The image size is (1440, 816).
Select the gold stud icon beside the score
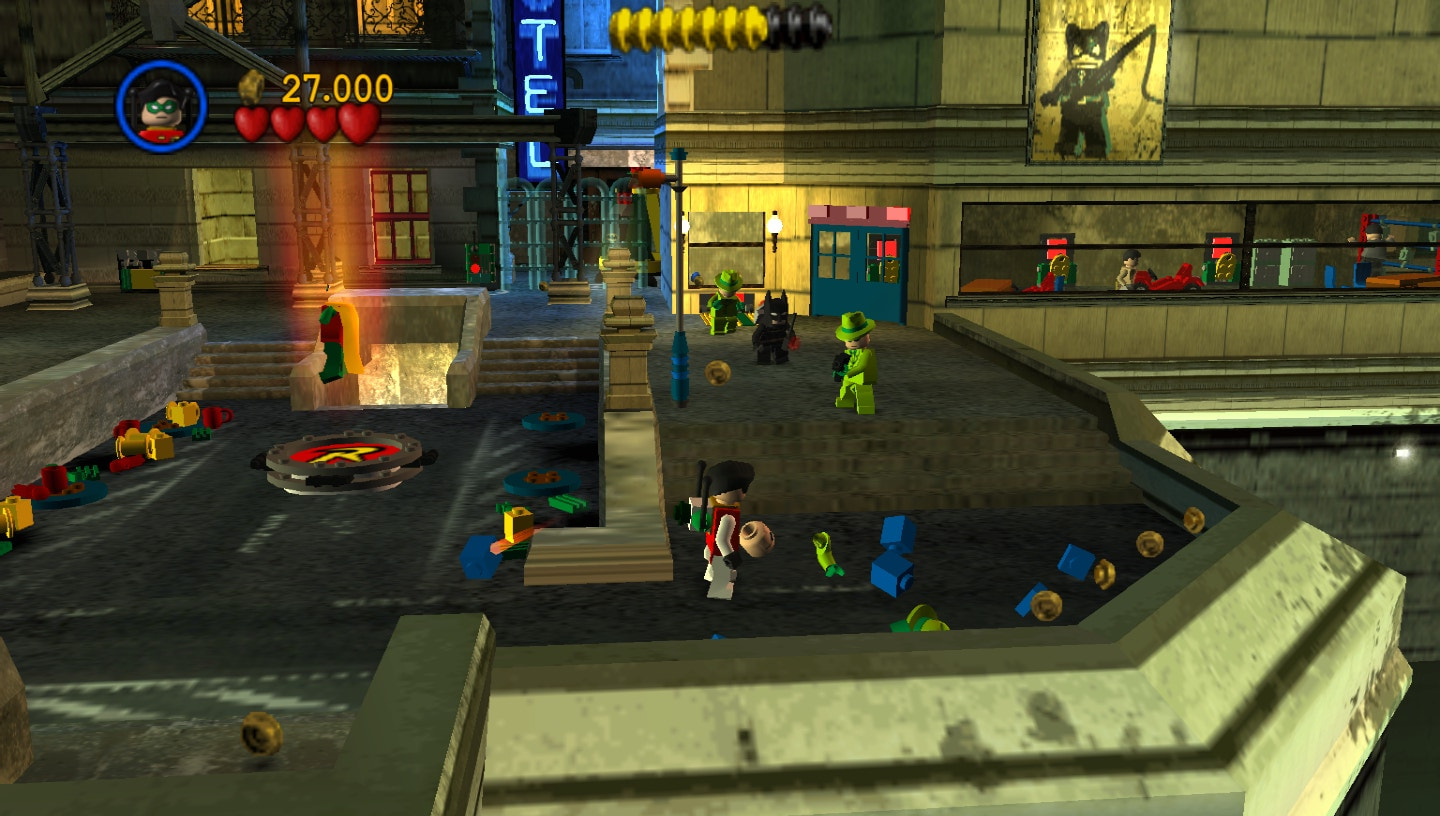pos(253,88)
